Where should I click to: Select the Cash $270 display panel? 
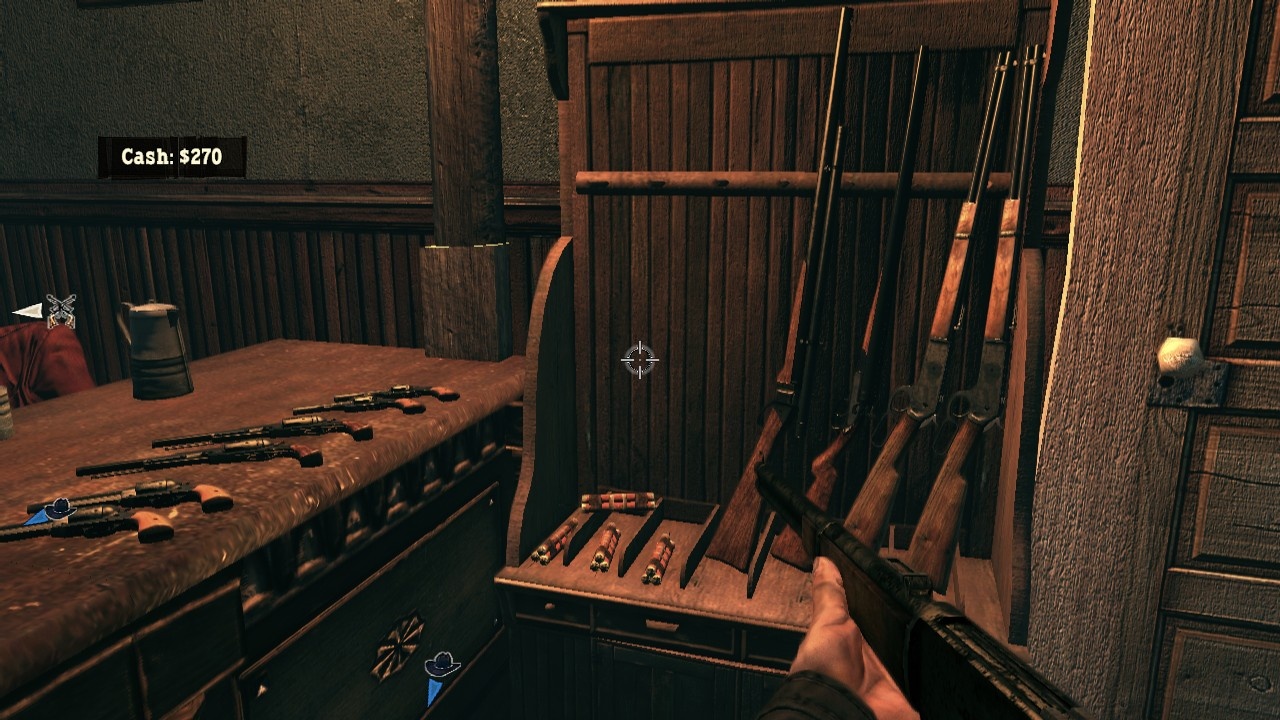point(175,156)
